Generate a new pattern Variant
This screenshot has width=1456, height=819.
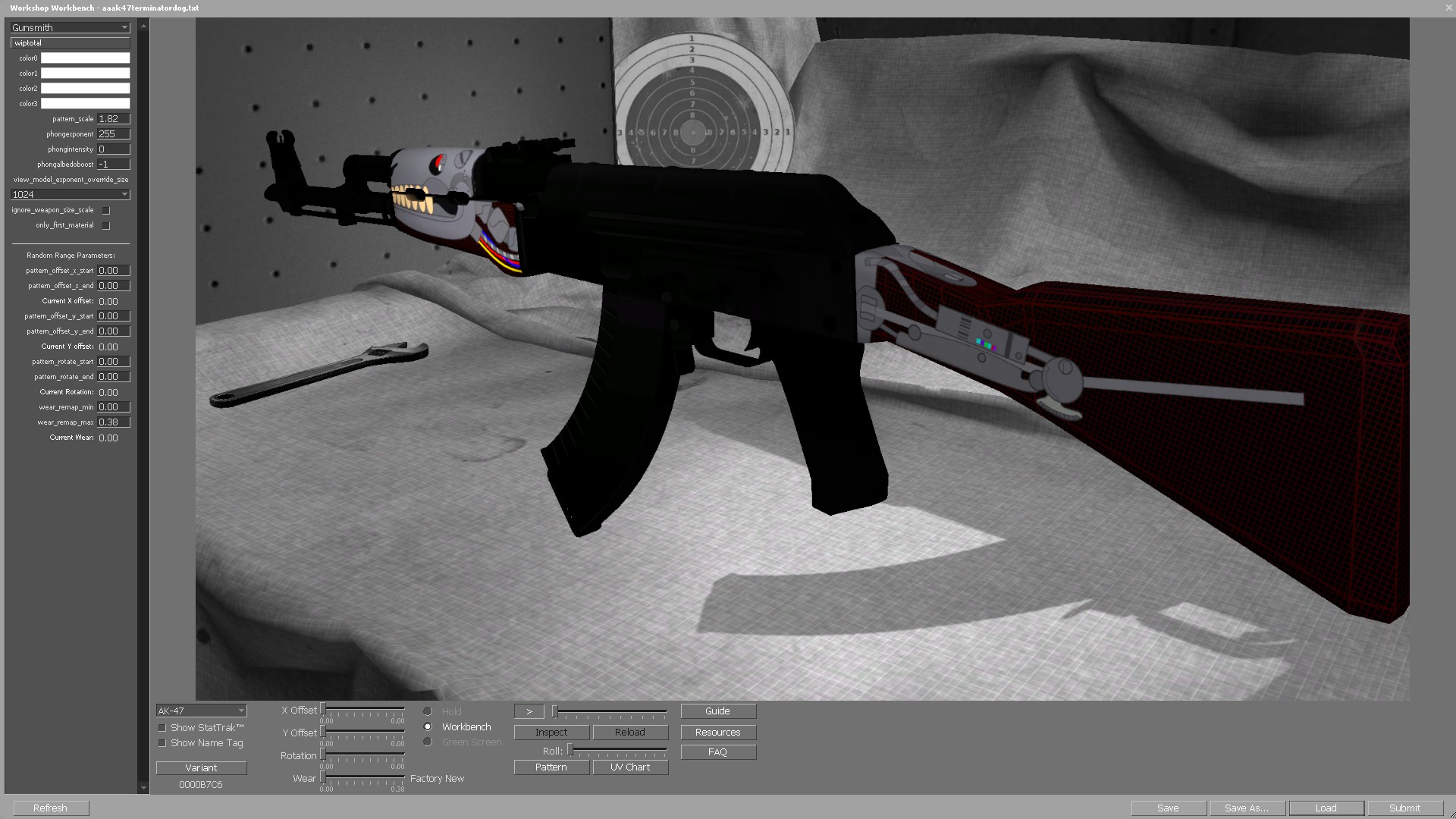click(x=200, y=767)
